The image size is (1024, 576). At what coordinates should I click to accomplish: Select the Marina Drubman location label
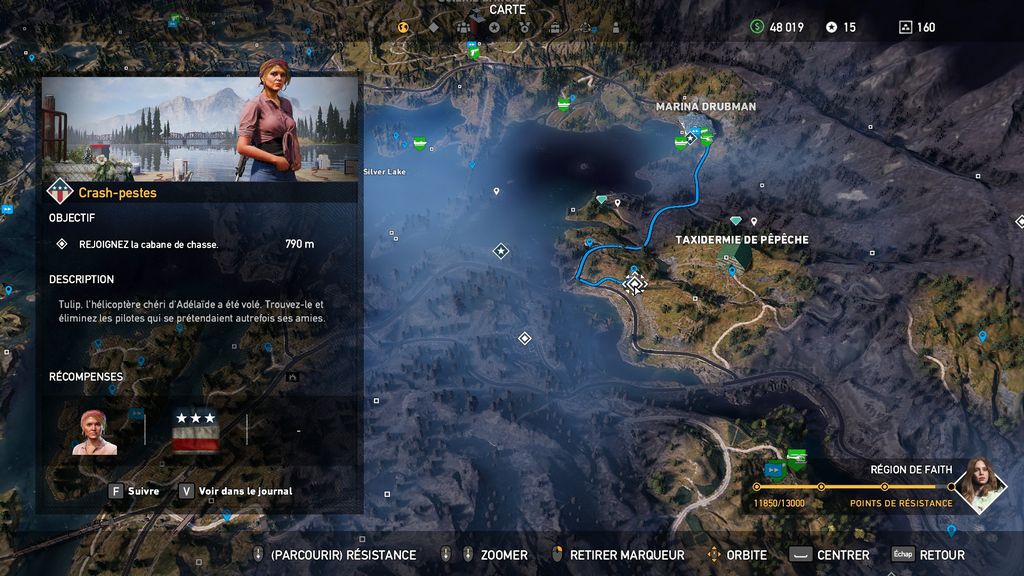[705, 106]
